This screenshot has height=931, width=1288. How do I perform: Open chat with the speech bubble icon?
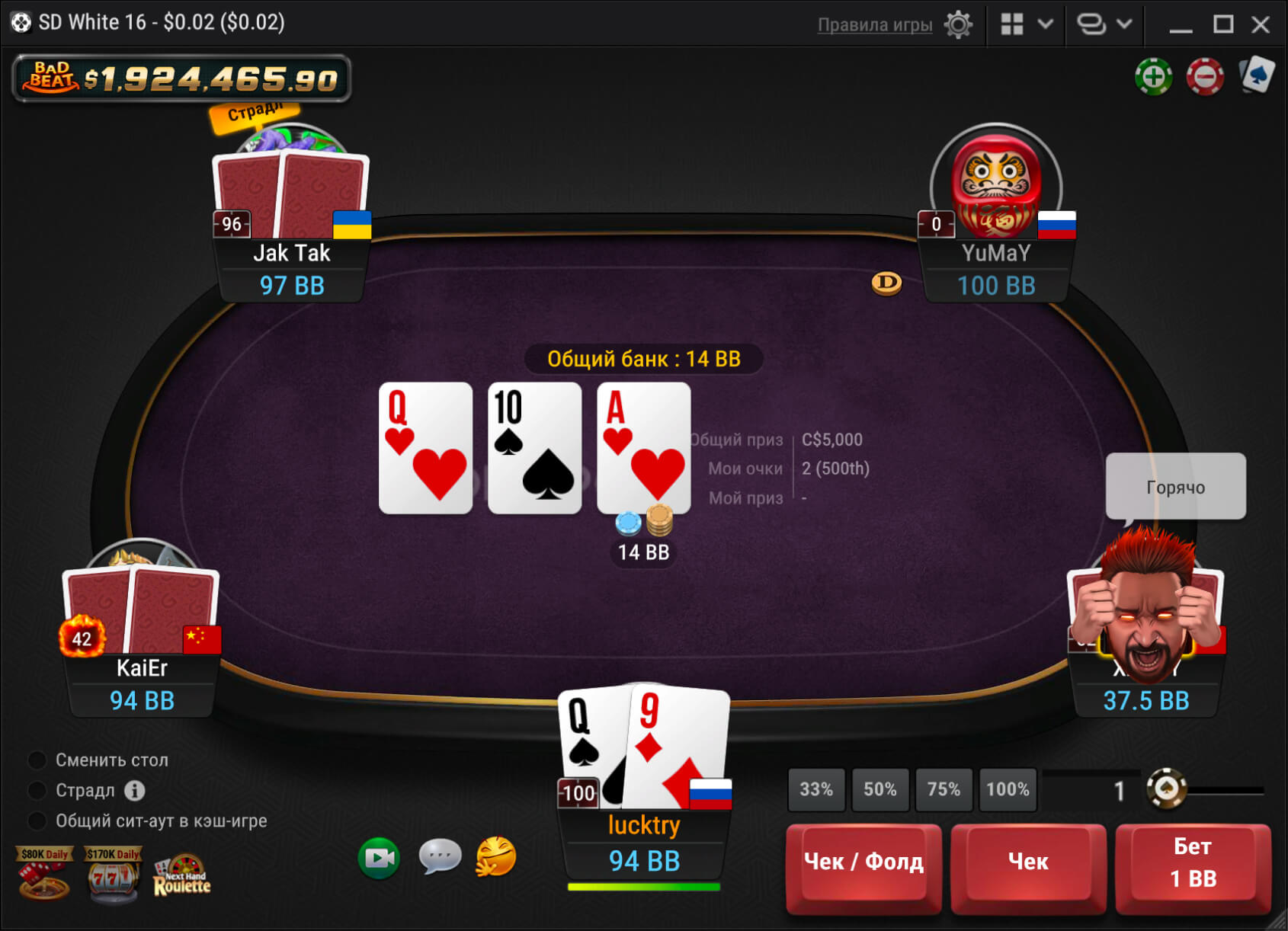tap(439, 857)
